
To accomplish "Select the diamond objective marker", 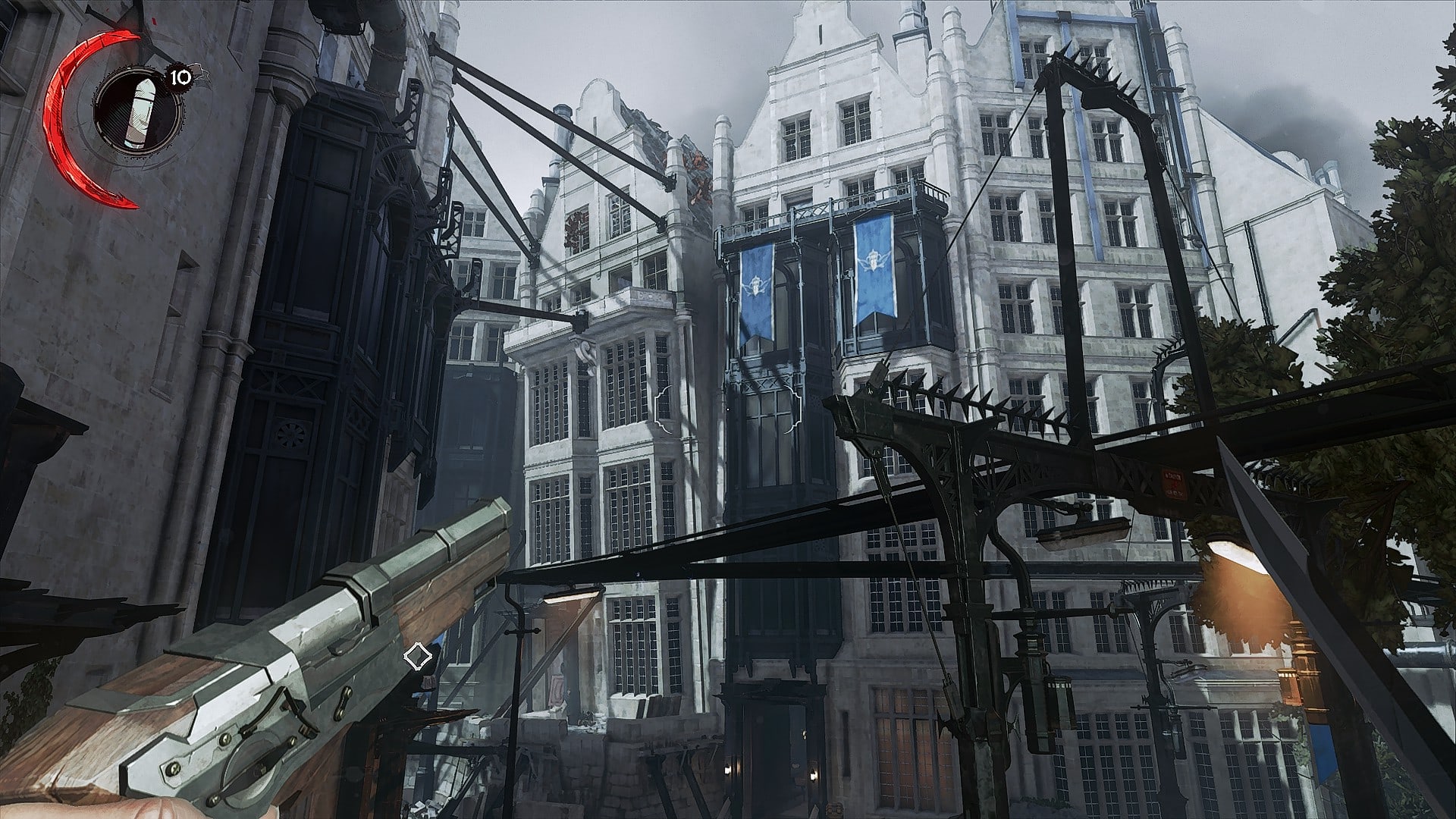I will click(x=416, y=657).
